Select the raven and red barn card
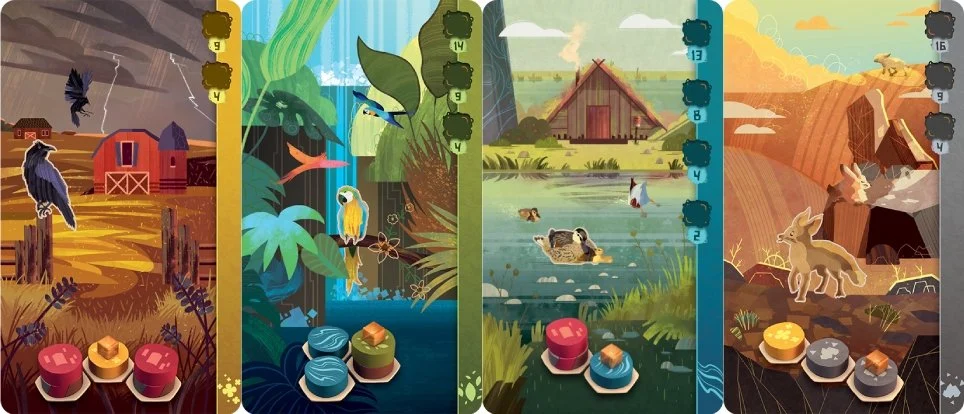Screen dimensions: 964x414 120,207
